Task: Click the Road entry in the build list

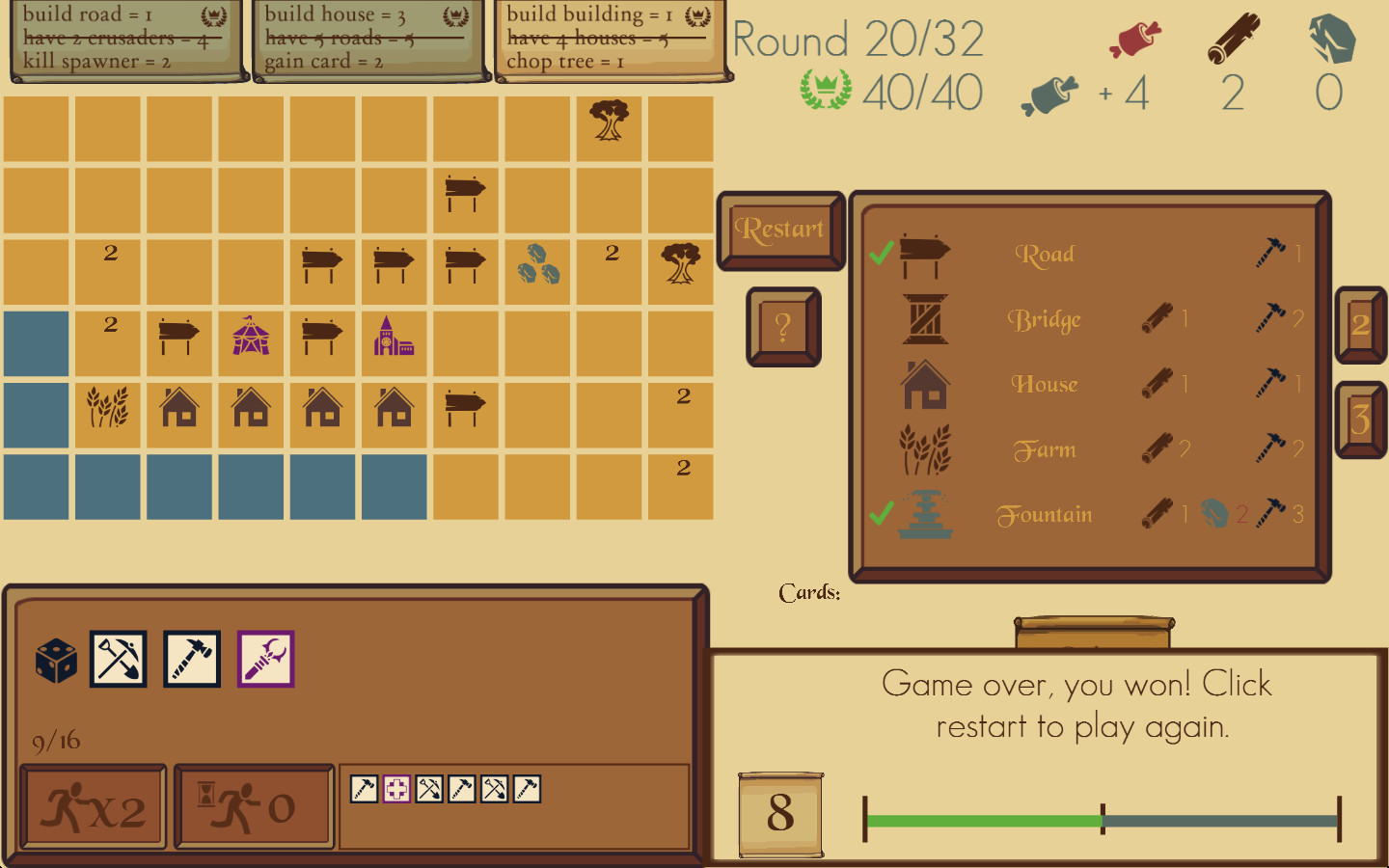Action: coord(1045,255)
